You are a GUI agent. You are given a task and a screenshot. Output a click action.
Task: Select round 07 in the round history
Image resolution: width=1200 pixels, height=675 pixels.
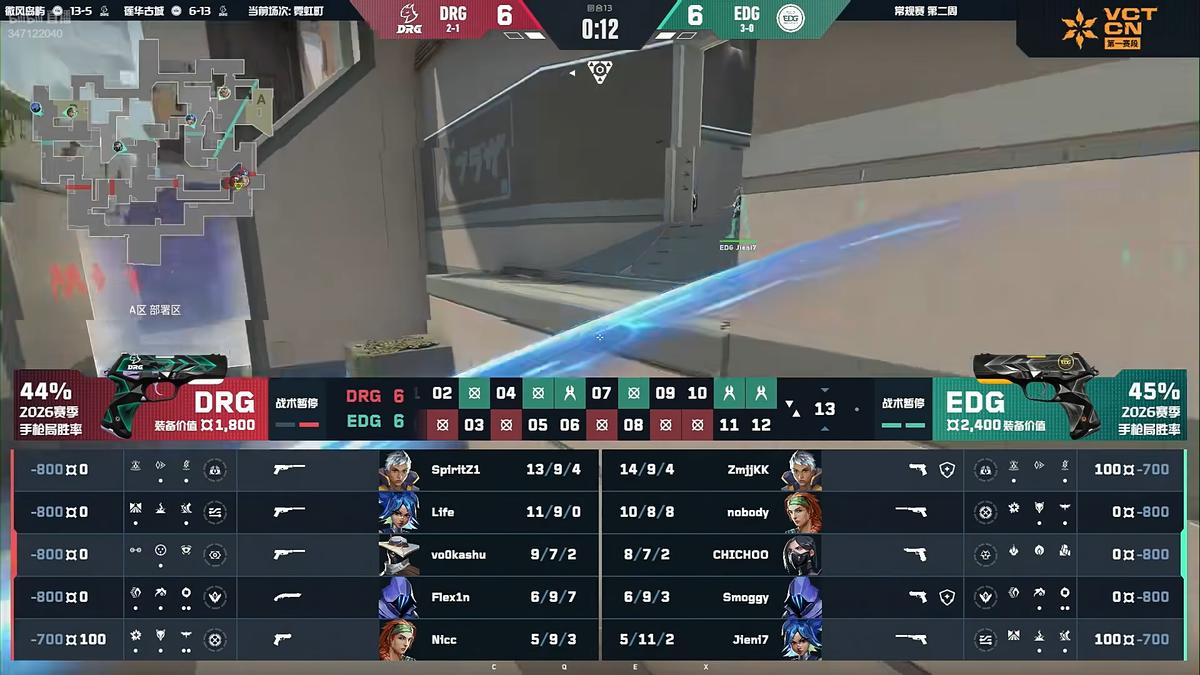point(601,393)
